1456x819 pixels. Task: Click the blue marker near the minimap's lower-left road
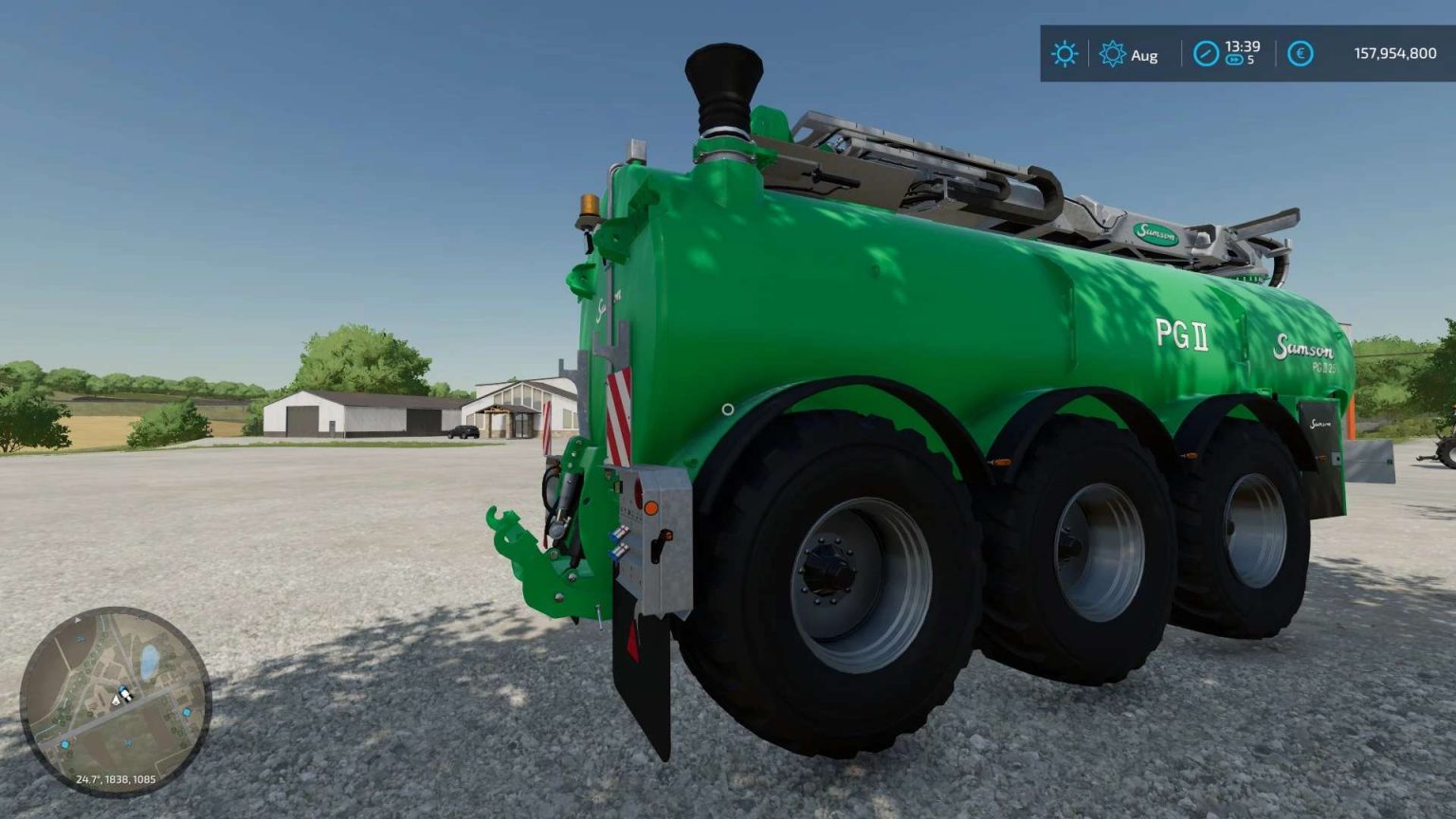[65, 743]
